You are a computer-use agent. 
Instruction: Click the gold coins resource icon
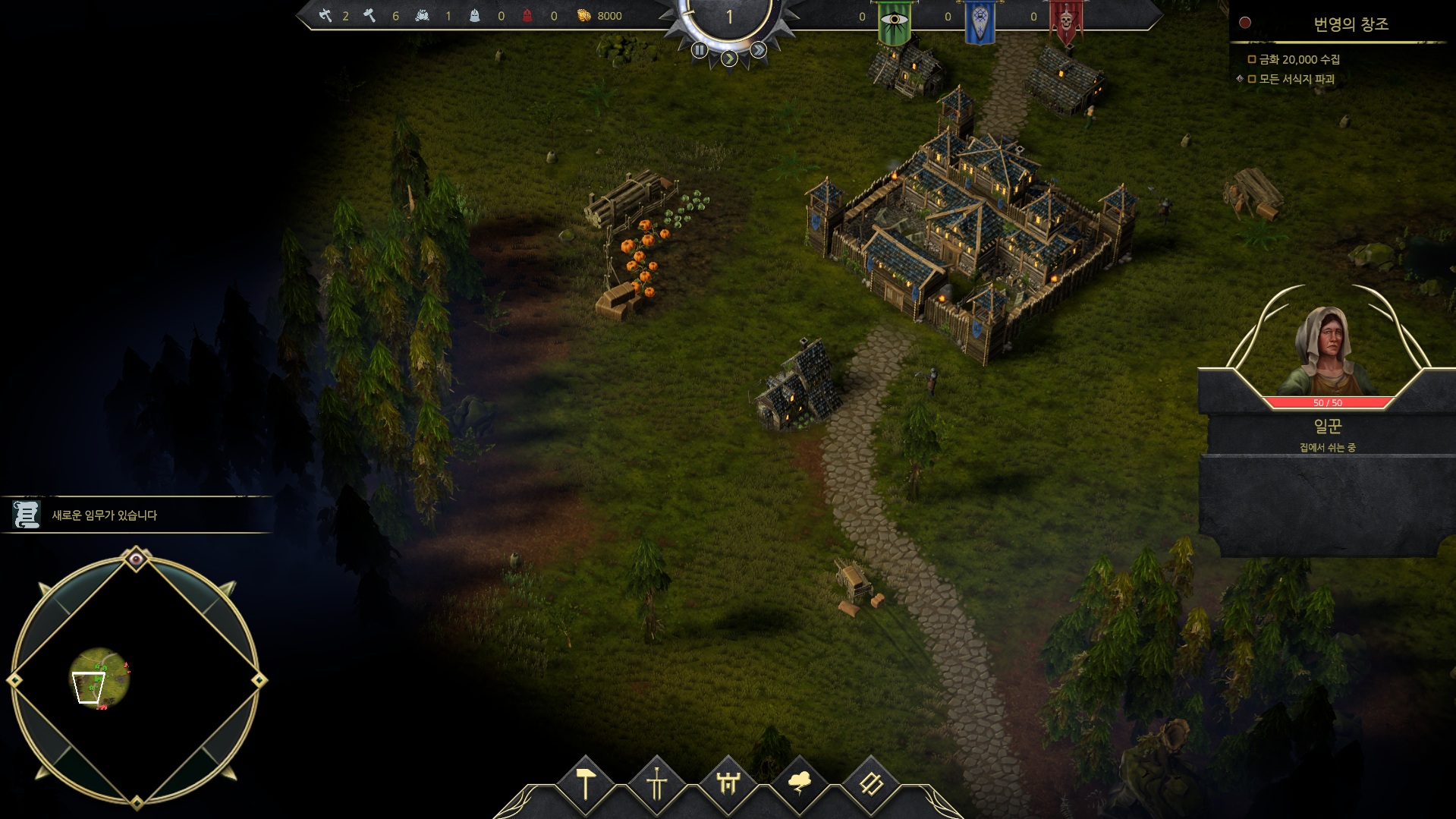pos(583,15)
